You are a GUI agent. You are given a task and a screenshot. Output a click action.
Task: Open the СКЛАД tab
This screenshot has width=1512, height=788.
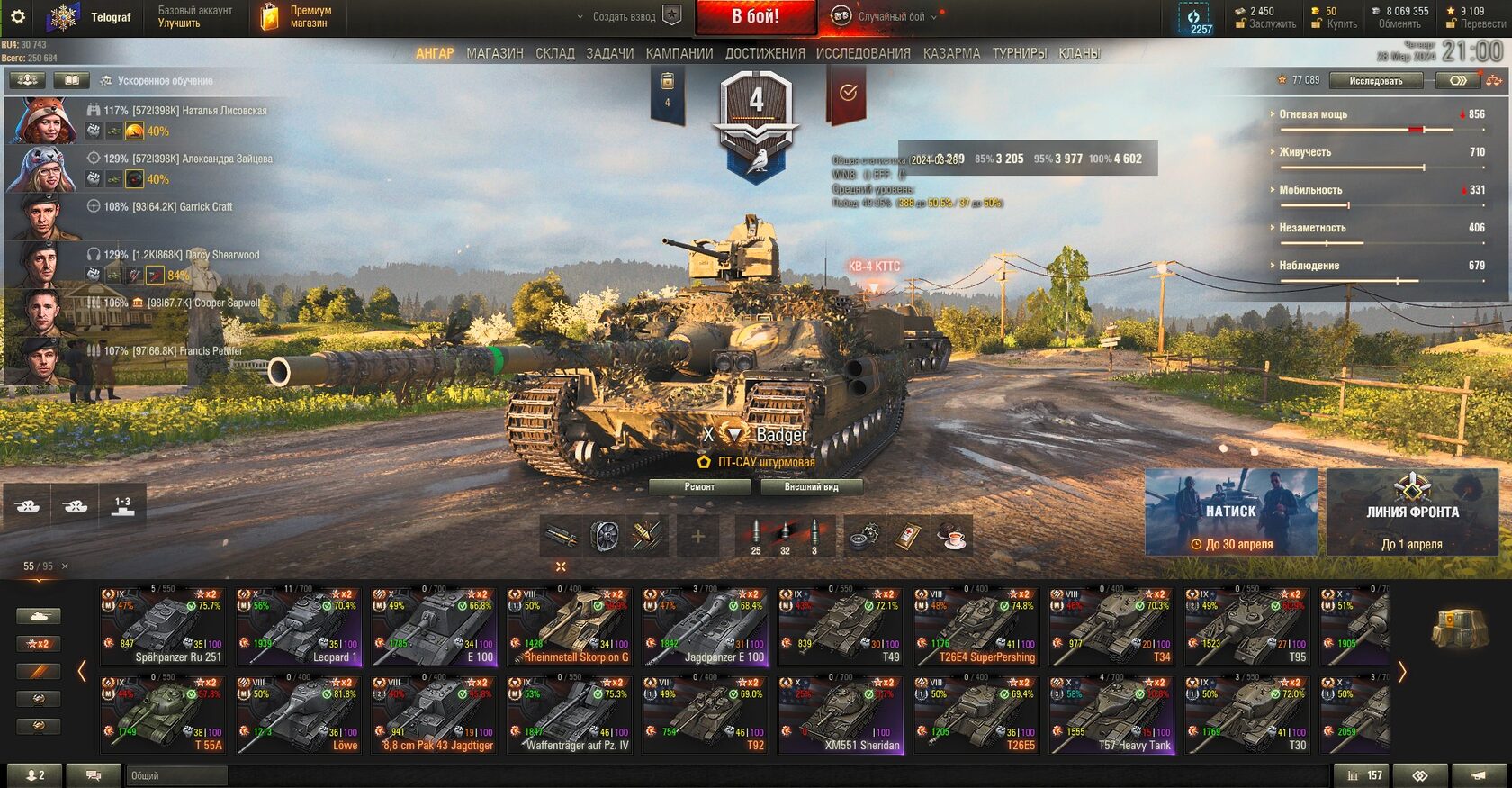tap(554, 54)
